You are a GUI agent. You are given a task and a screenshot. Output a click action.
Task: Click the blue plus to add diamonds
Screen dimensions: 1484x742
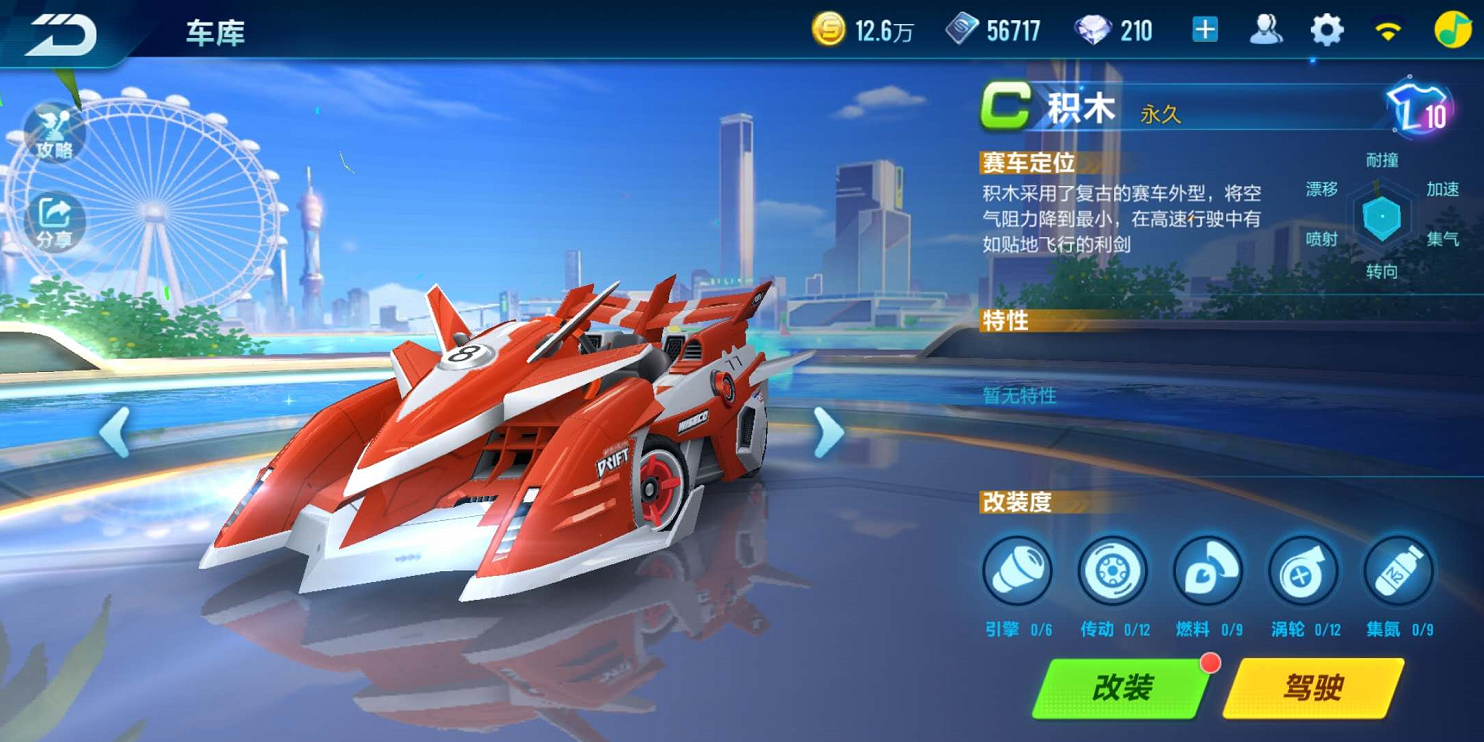[x=1205, y=30]
